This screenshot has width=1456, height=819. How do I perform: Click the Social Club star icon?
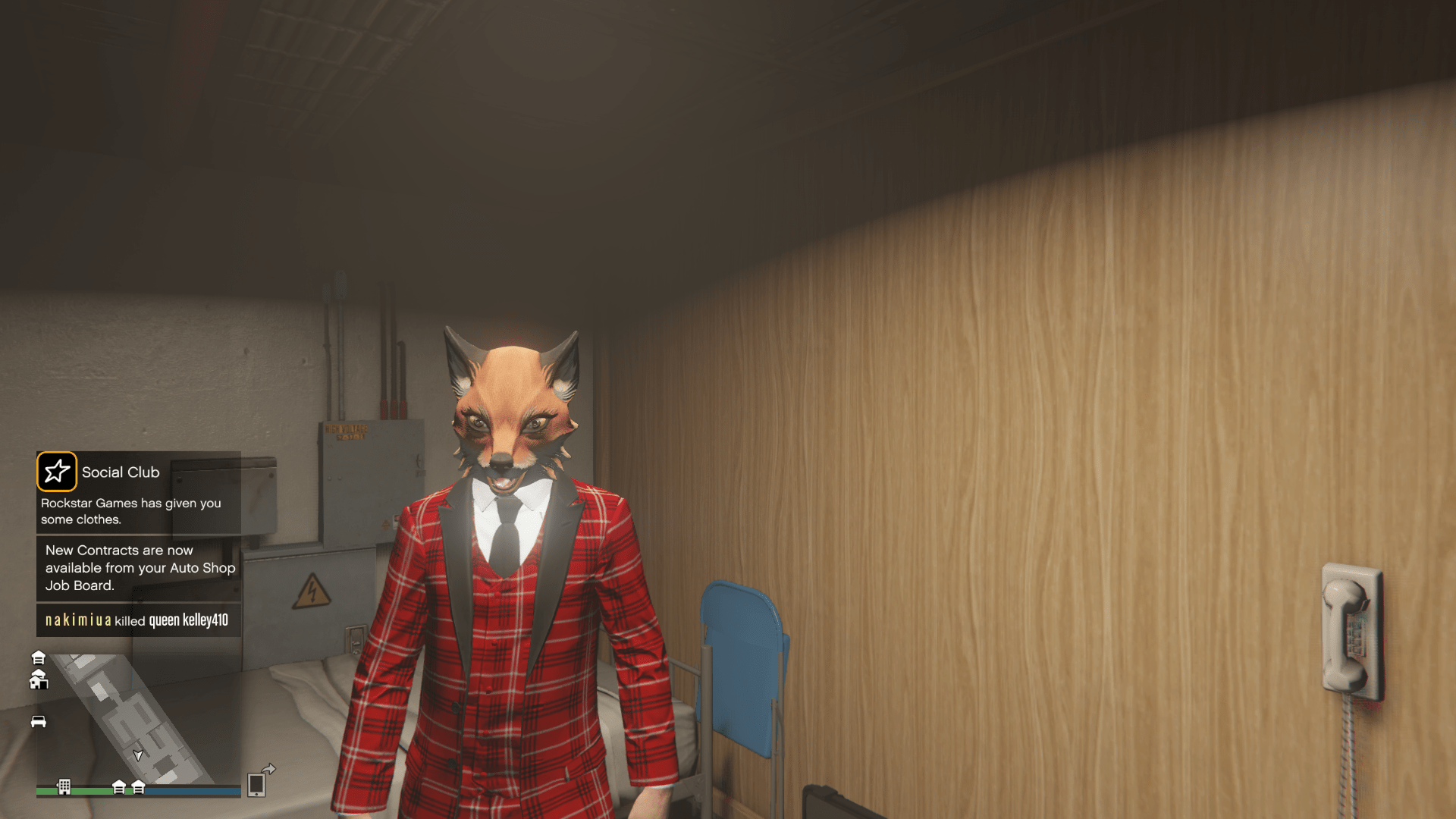(57, 472)
